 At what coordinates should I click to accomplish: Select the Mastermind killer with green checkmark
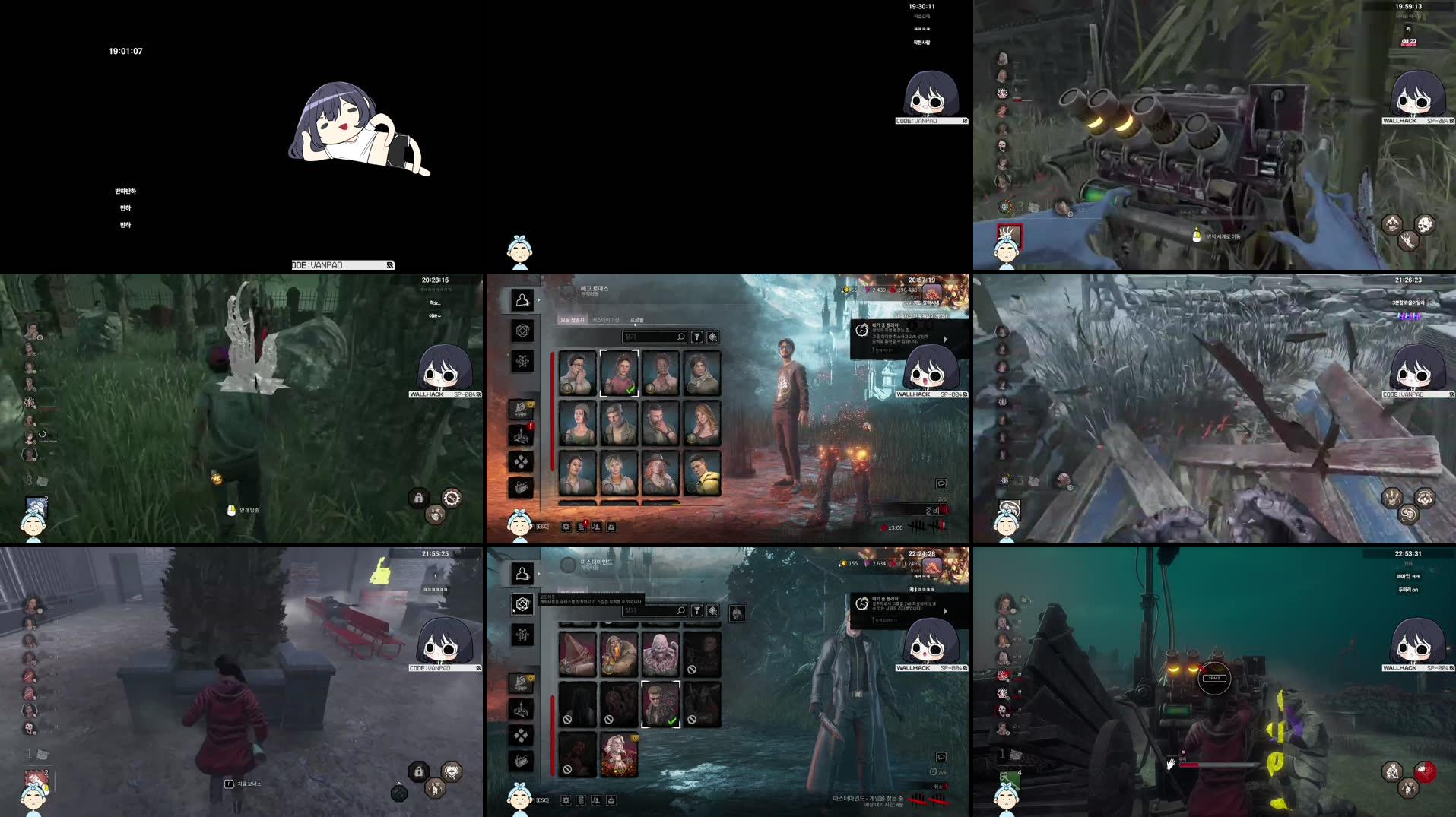[x=661, y=705]
